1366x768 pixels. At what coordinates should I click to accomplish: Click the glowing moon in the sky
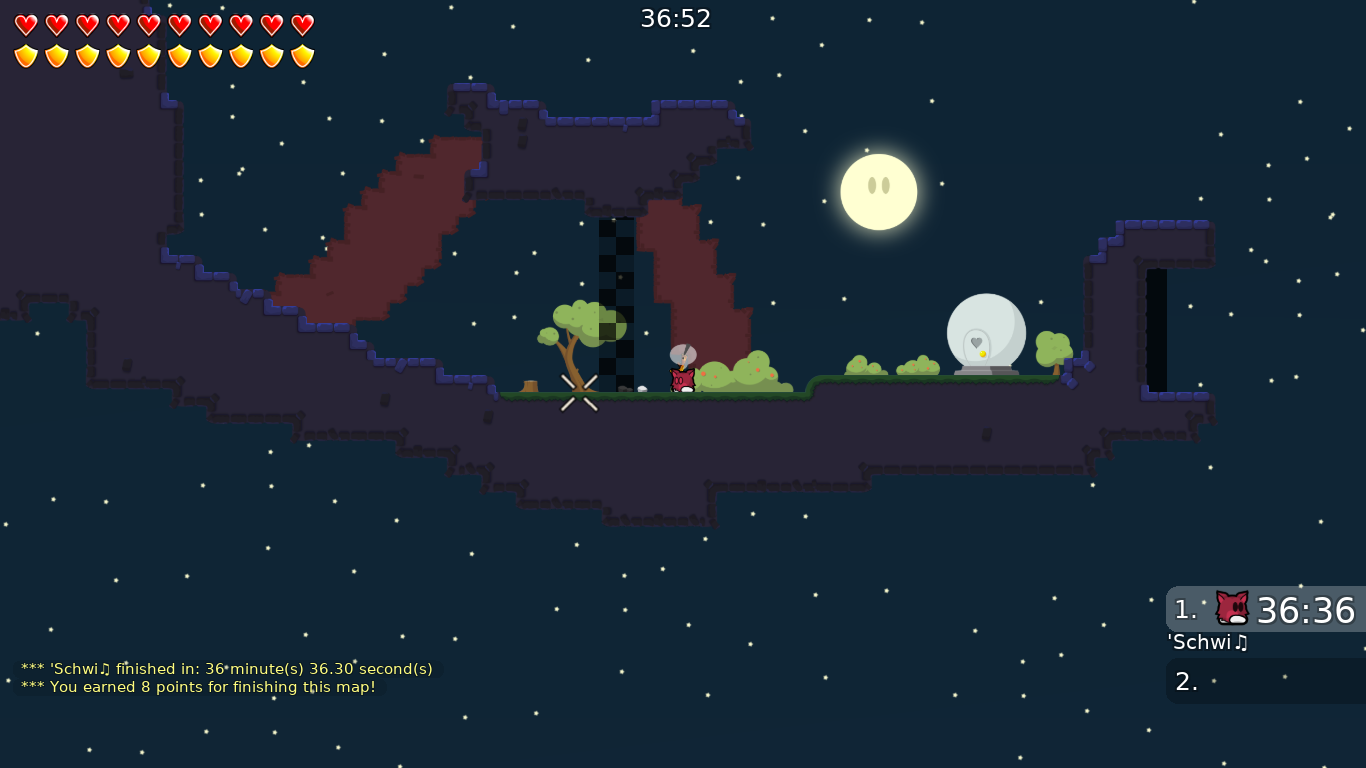pos(878,191)
